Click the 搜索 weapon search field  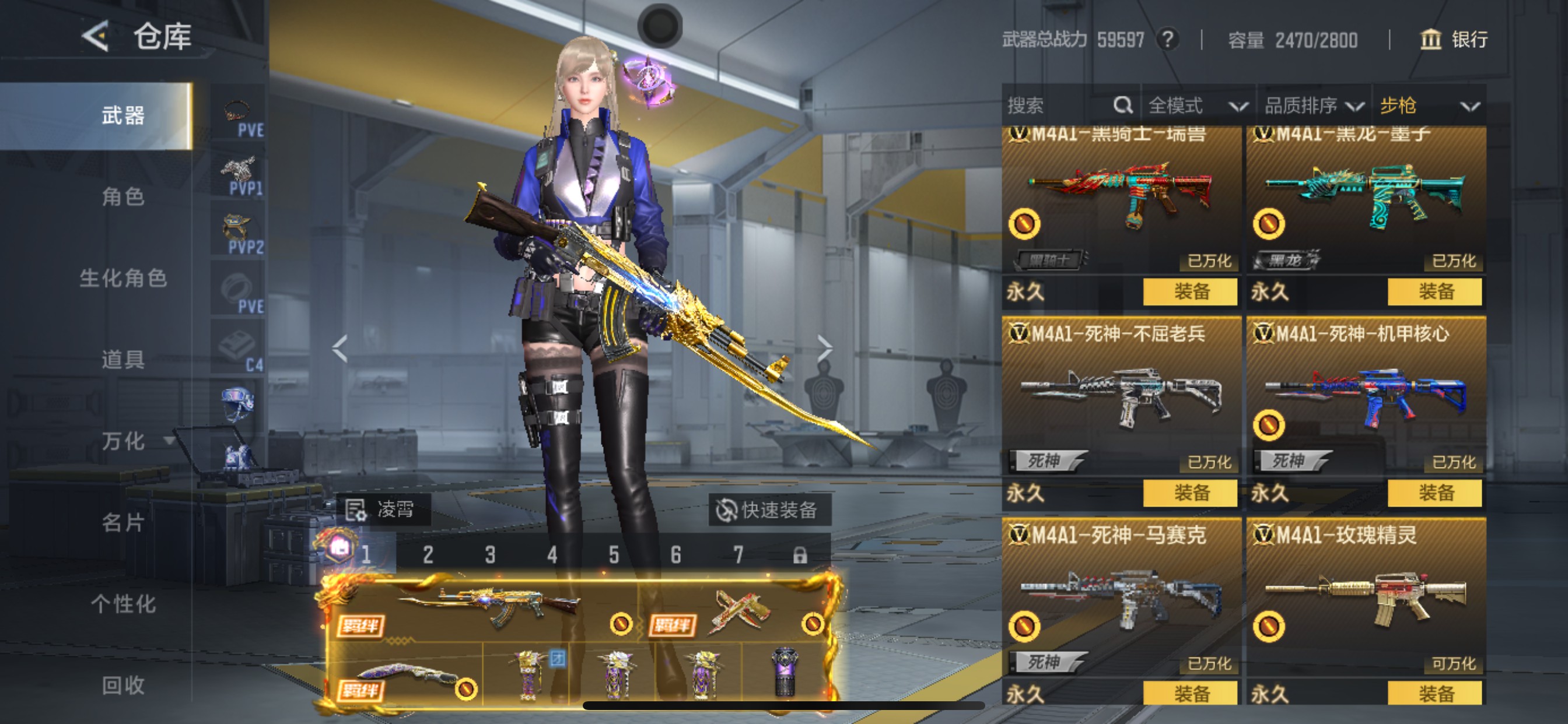point(1059,106)
